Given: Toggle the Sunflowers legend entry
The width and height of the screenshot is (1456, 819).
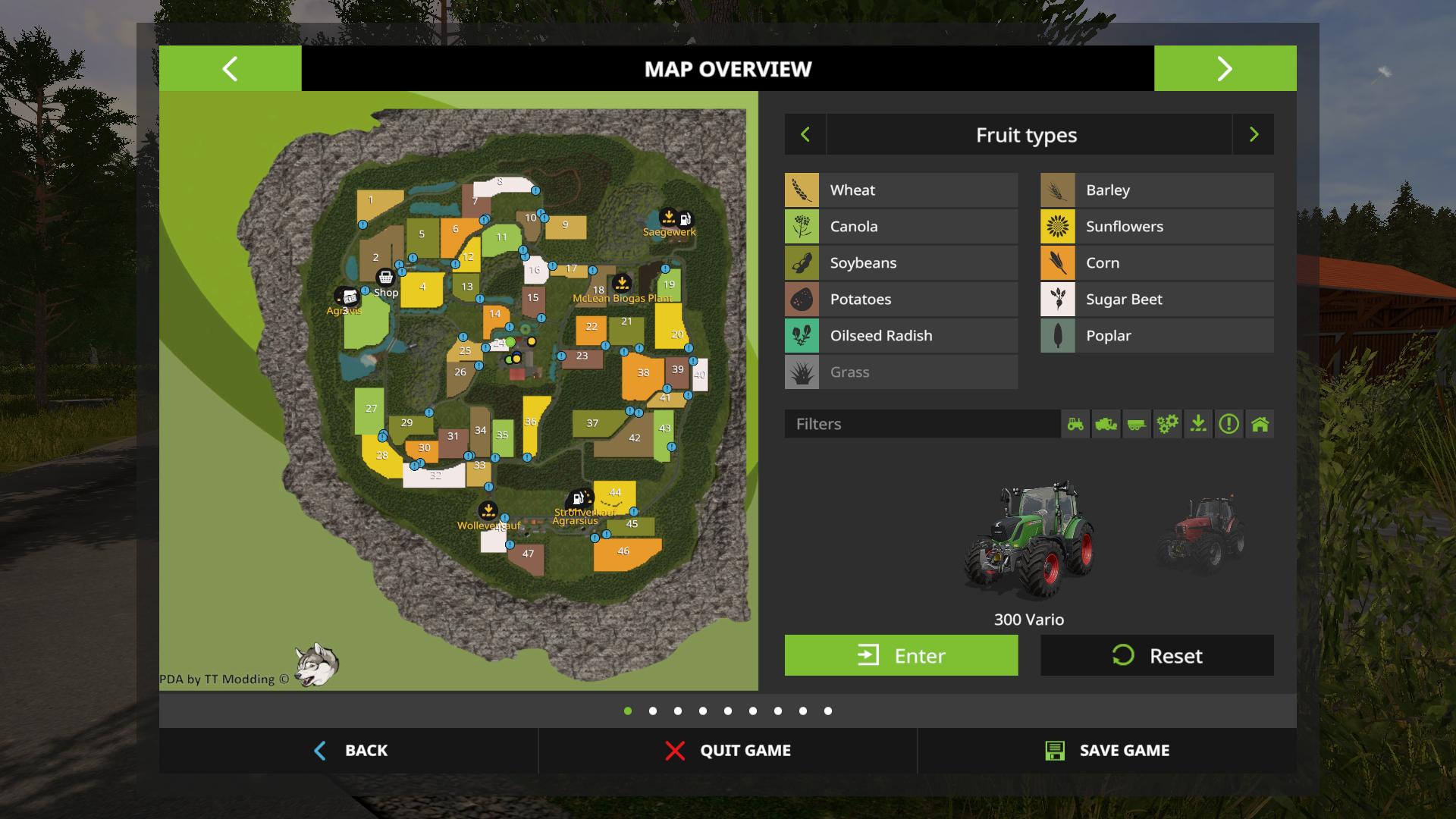Looking at the screenshot, I should click(x=1156, y=227).
